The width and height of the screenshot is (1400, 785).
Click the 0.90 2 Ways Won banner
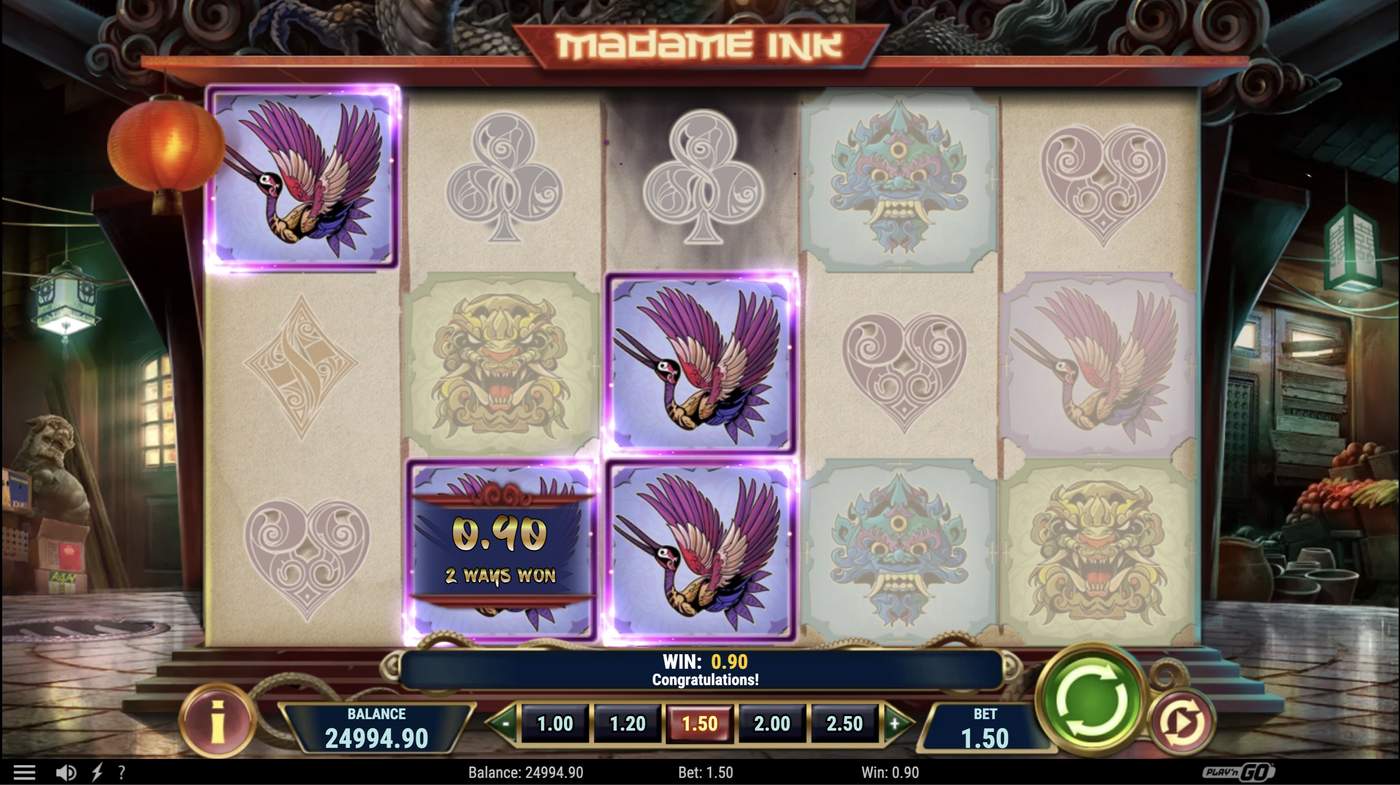500,550
